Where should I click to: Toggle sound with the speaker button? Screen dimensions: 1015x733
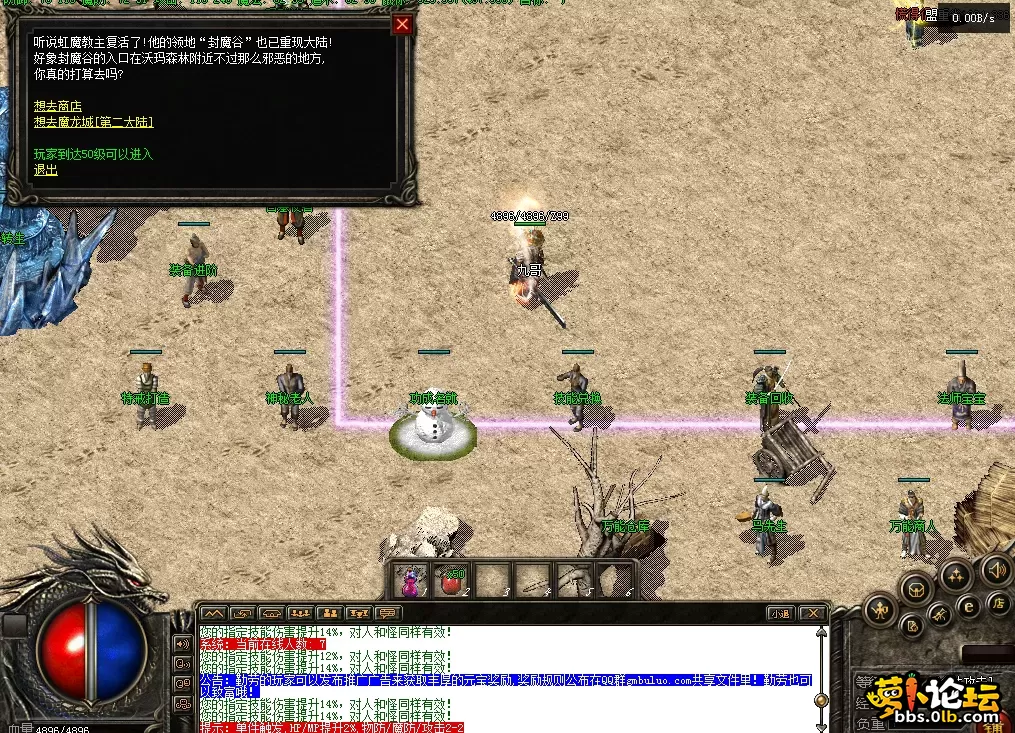[x=995, y=570]
